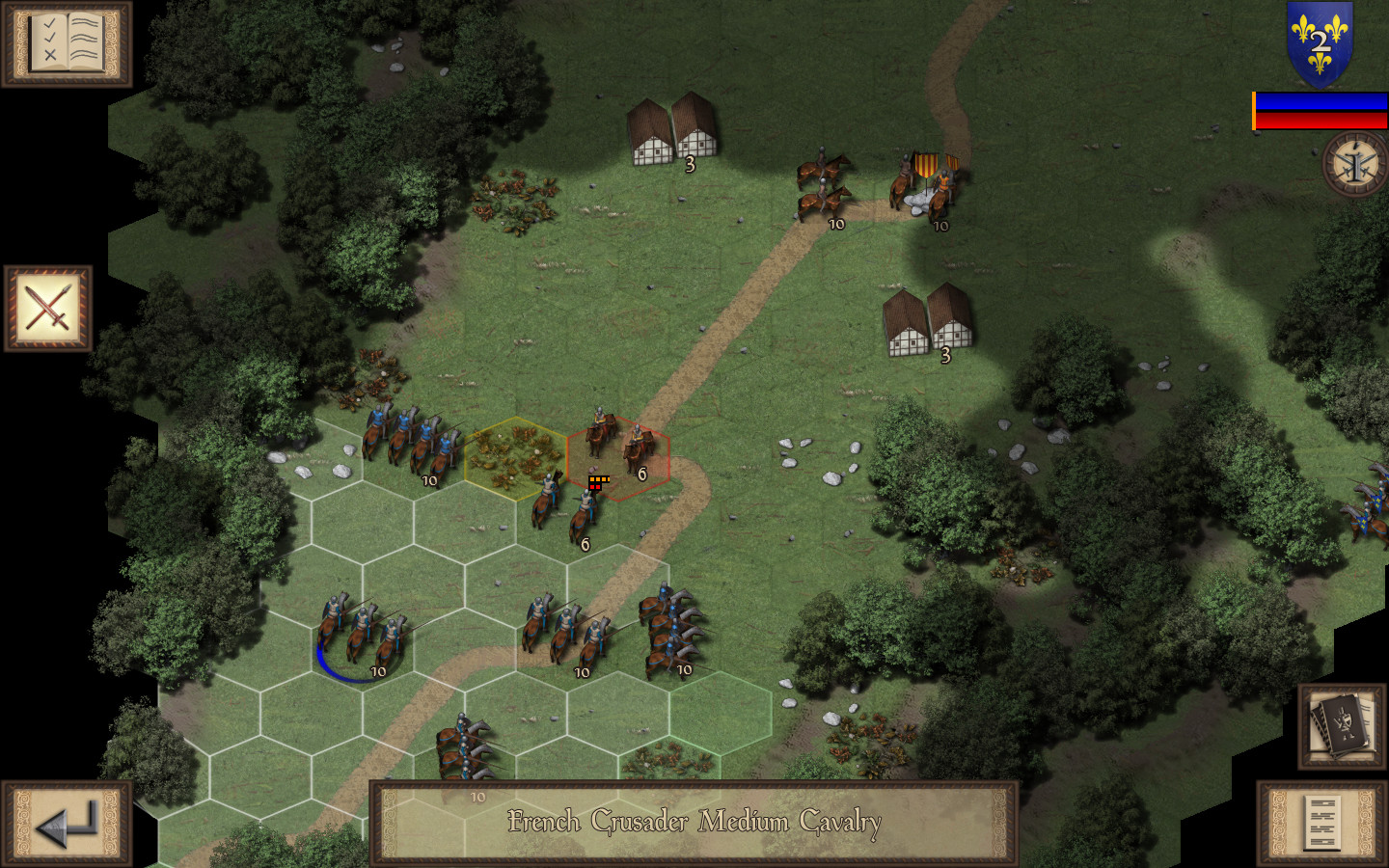Screen dimensions: 1389x868
Task: Click the right-side houses labeled 3
Action: point(925,323)
